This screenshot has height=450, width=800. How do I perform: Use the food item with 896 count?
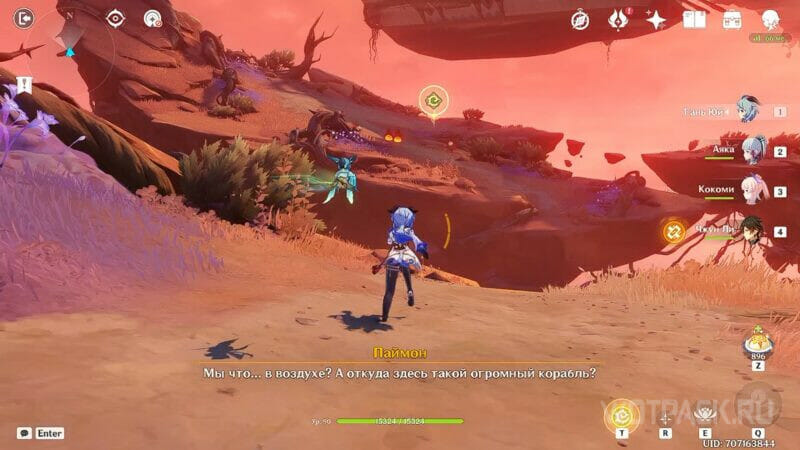pyautogui.click(x=757, y=346)
